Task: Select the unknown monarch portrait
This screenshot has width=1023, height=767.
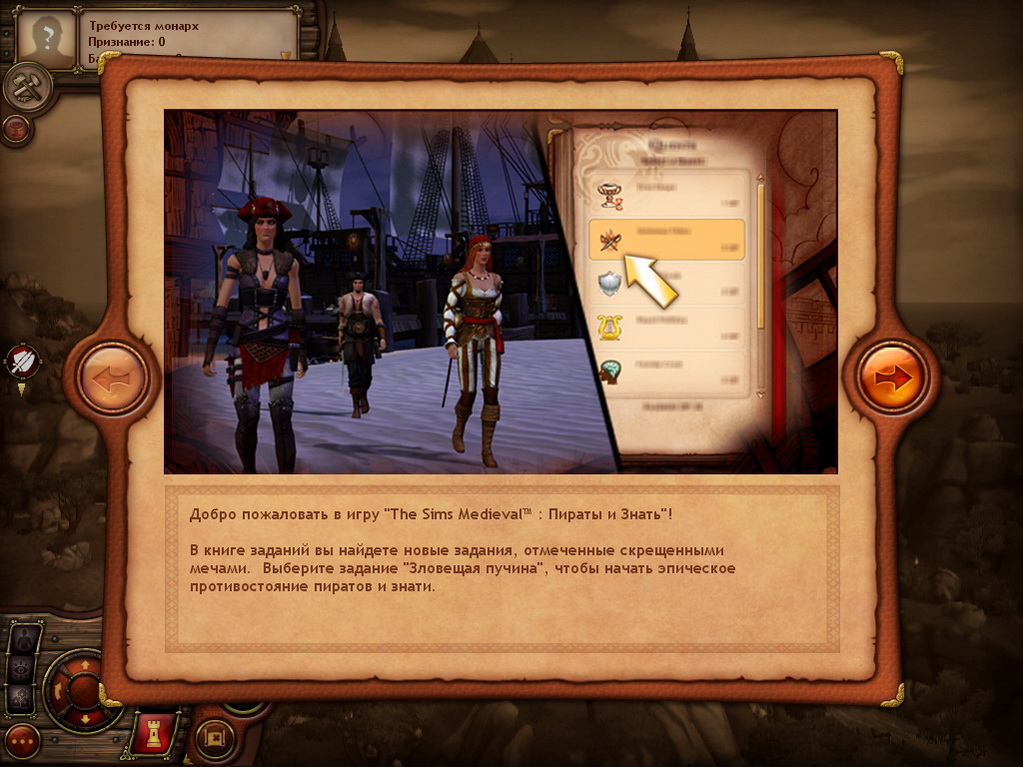Action: tap(47, 40)
